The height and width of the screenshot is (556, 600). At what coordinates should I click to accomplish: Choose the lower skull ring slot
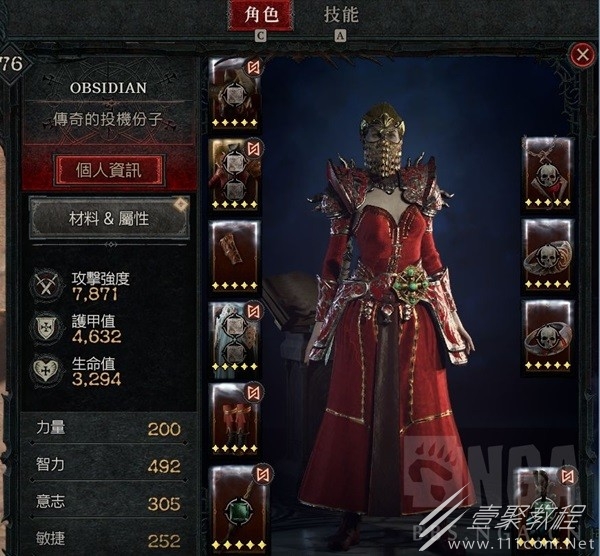[548, 334]
